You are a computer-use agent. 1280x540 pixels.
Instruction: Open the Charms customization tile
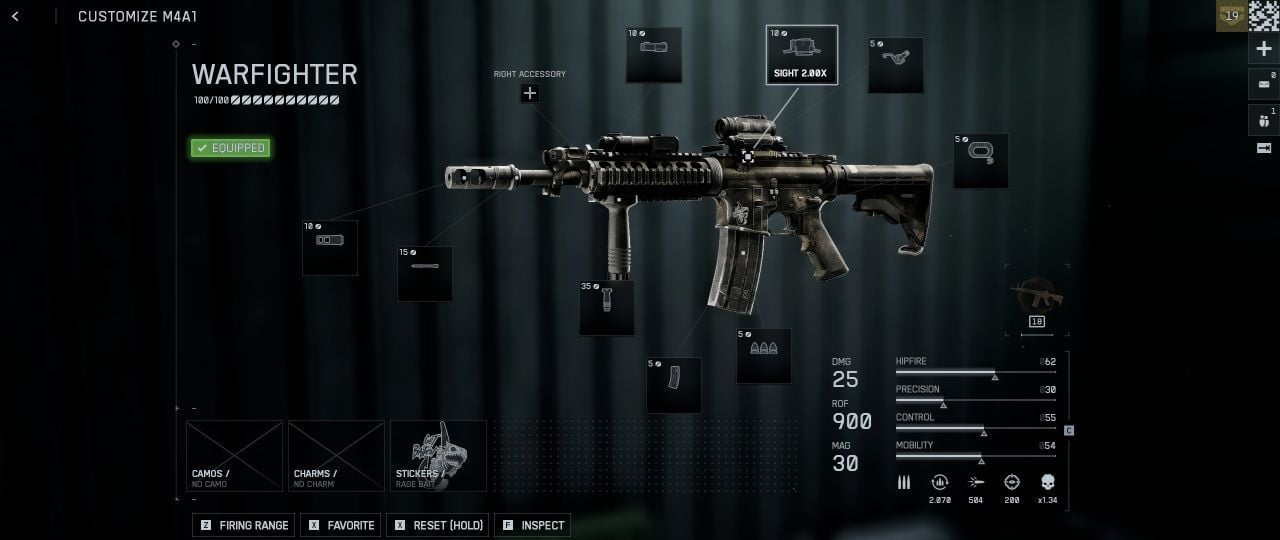(x=337, y=456)
